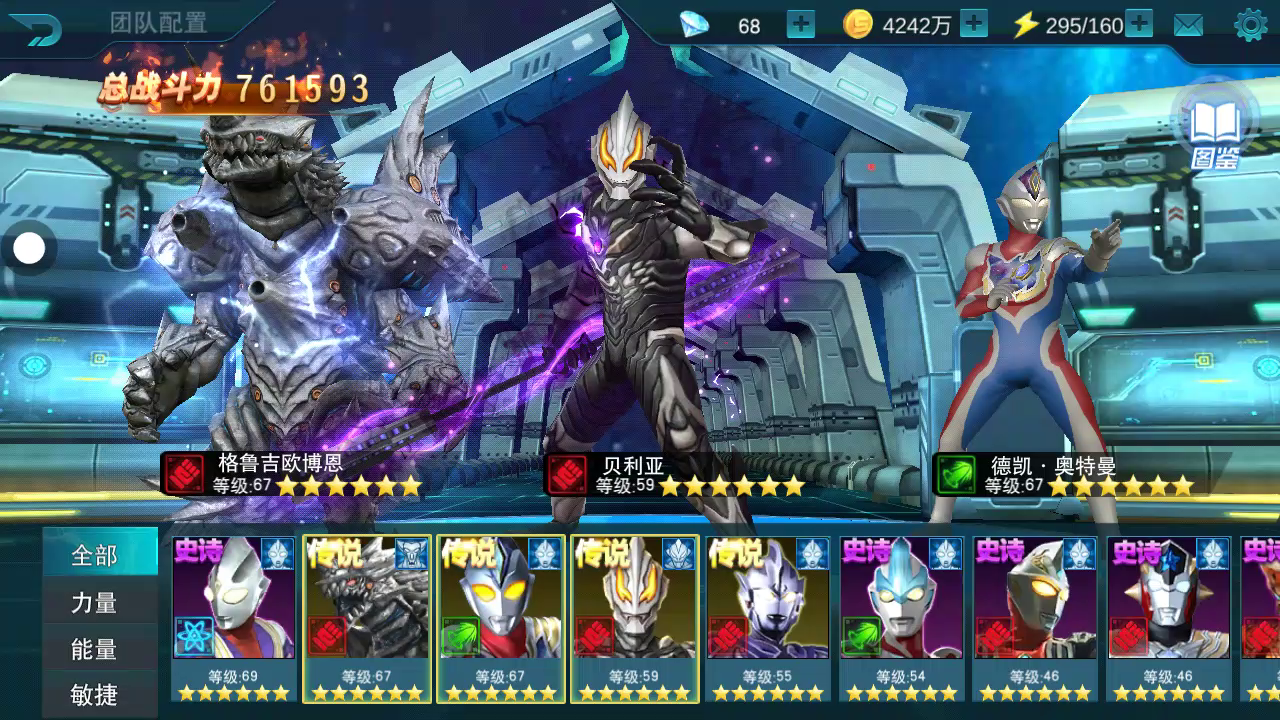Switch to the 能量 filter tab
This screenshot has height=720, width=1280.
[96, 649]
